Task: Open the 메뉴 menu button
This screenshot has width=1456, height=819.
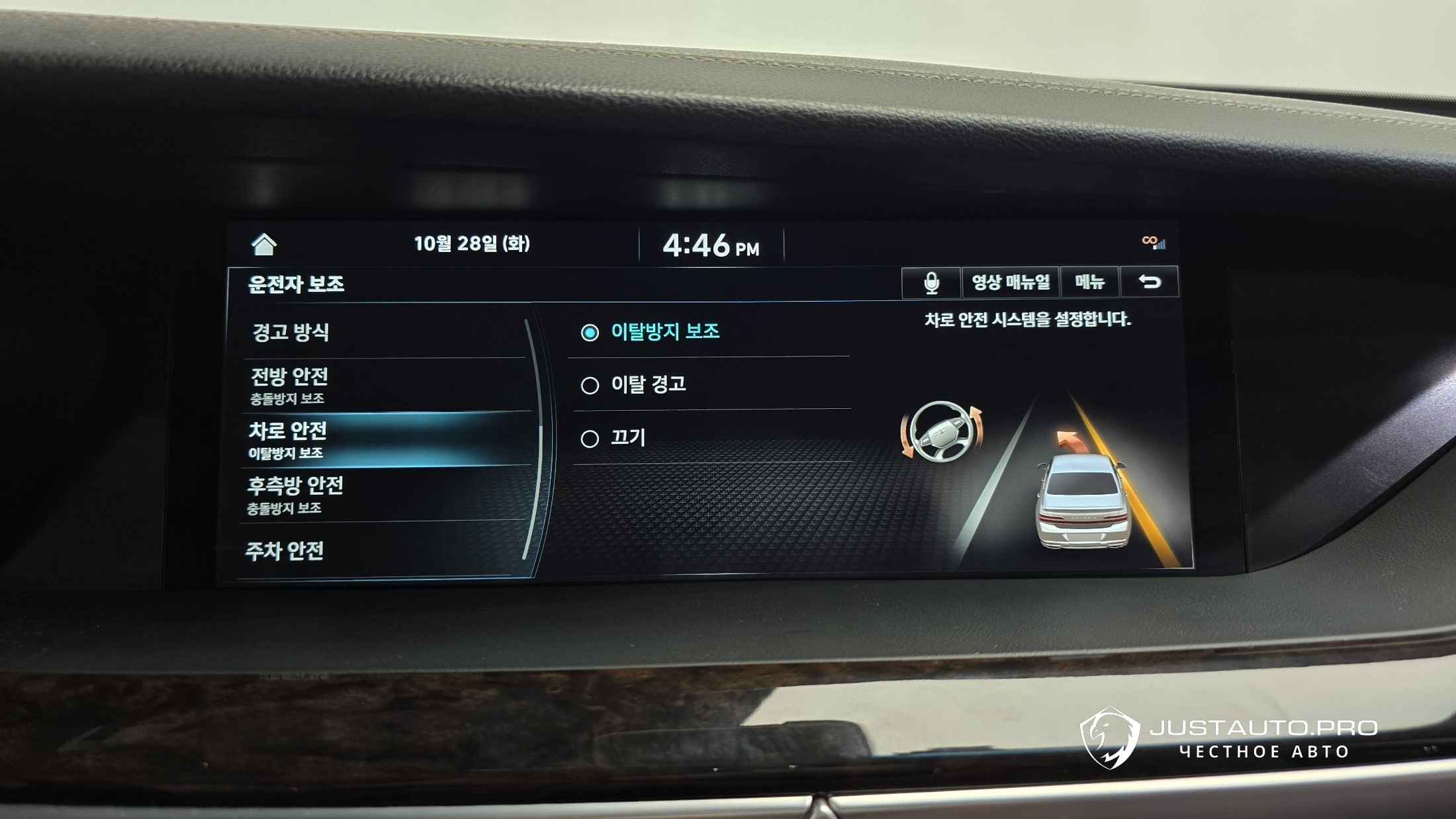Action: point(1089,282)
